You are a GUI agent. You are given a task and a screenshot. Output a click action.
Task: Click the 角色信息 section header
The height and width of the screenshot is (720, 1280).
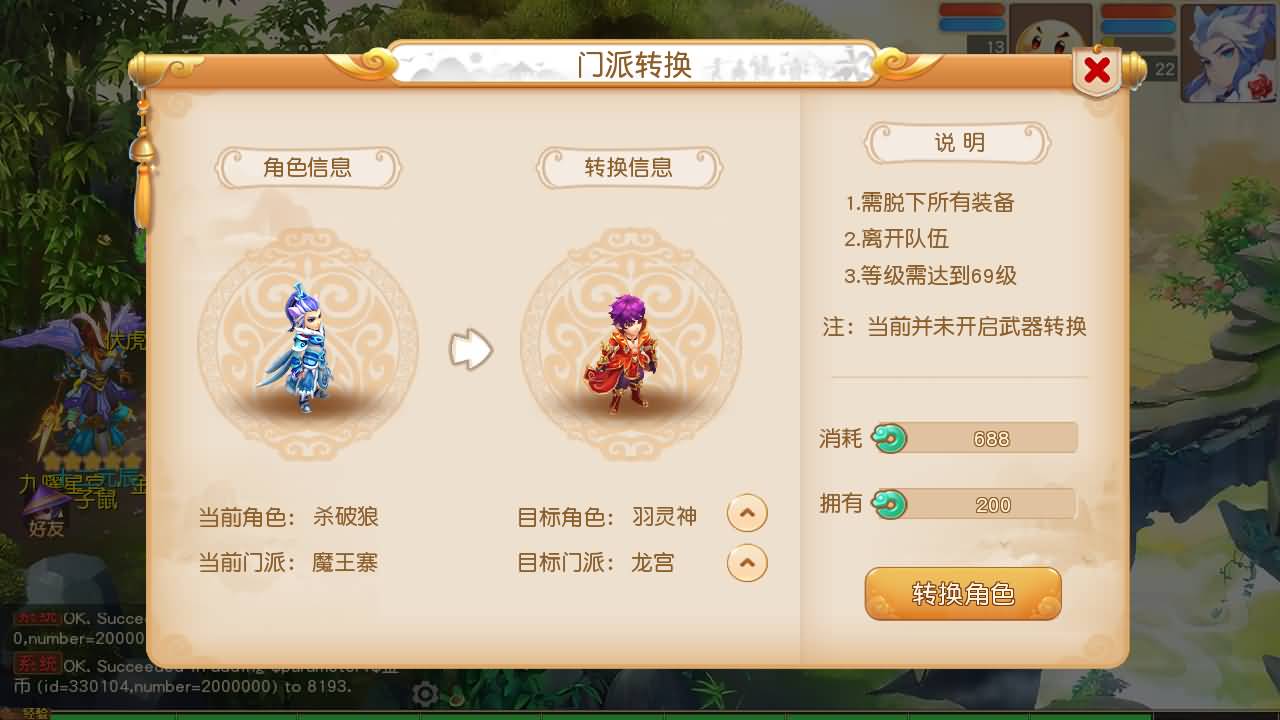click(308, 167)
